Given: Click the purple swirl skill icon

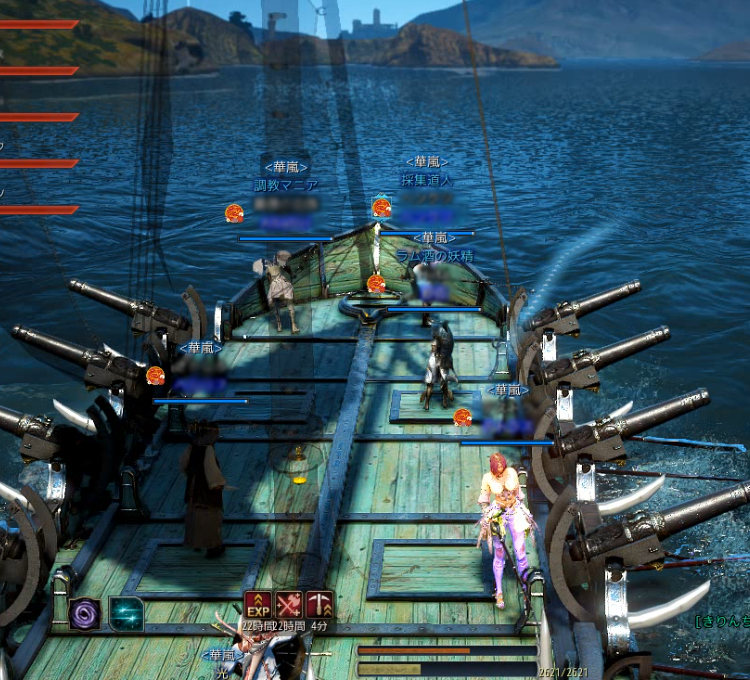Looking at the screenshot, I should click(85, 613).
